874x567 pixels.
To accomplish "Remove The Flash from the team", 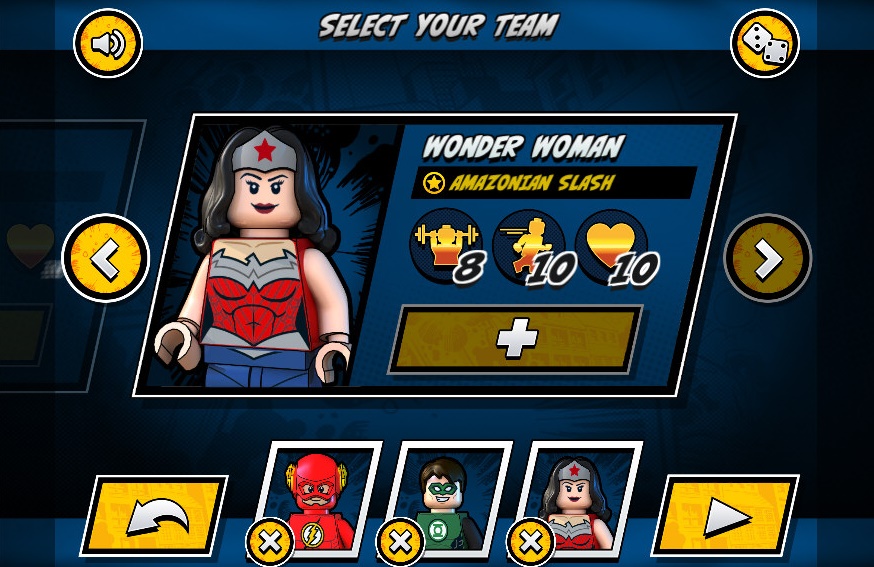I will pos(270,543).
